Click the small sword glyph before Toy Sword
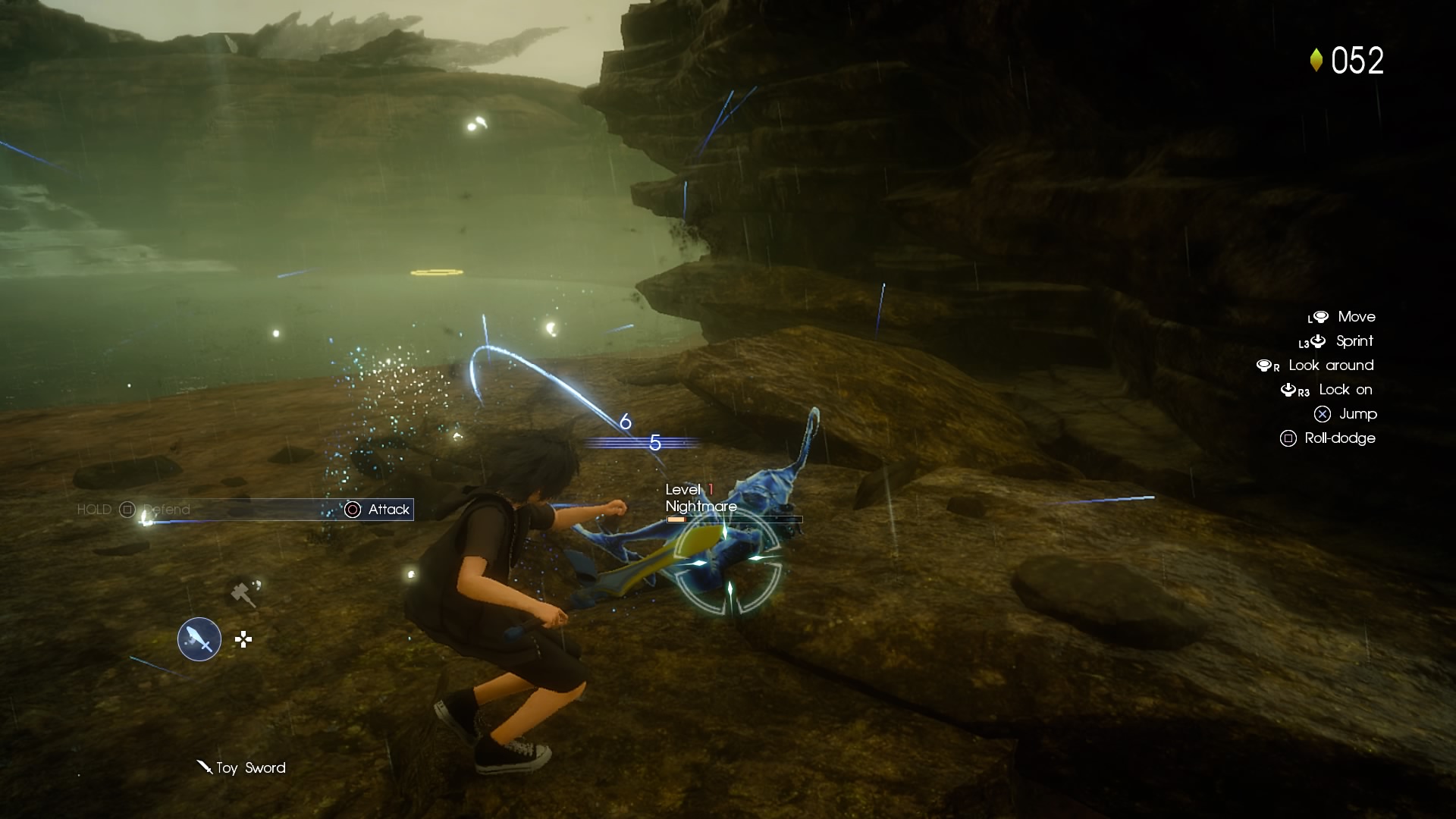1456x819 pixels. tap(205, 767)
